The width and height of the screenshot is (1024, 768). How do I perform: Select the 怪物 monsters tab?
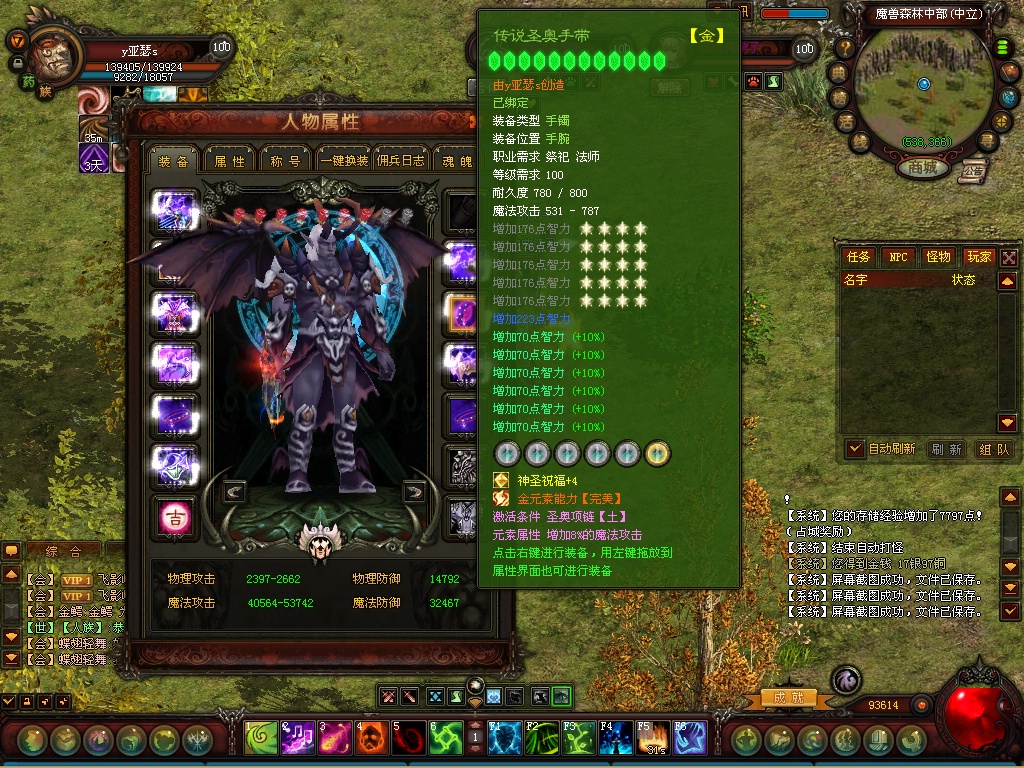(938, 257)
